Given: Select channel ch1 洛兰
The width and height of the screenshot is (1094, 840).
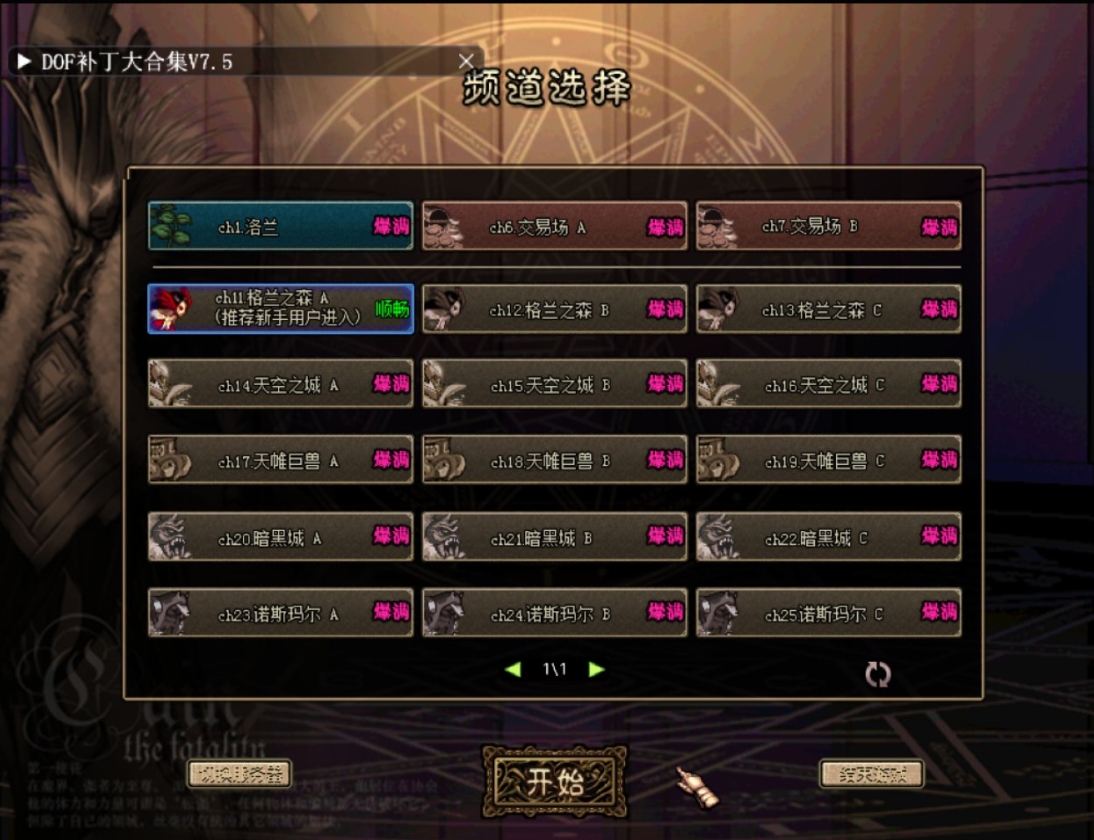Looking at the screenshot, I should pyautogui.click(x=280, y=226).
